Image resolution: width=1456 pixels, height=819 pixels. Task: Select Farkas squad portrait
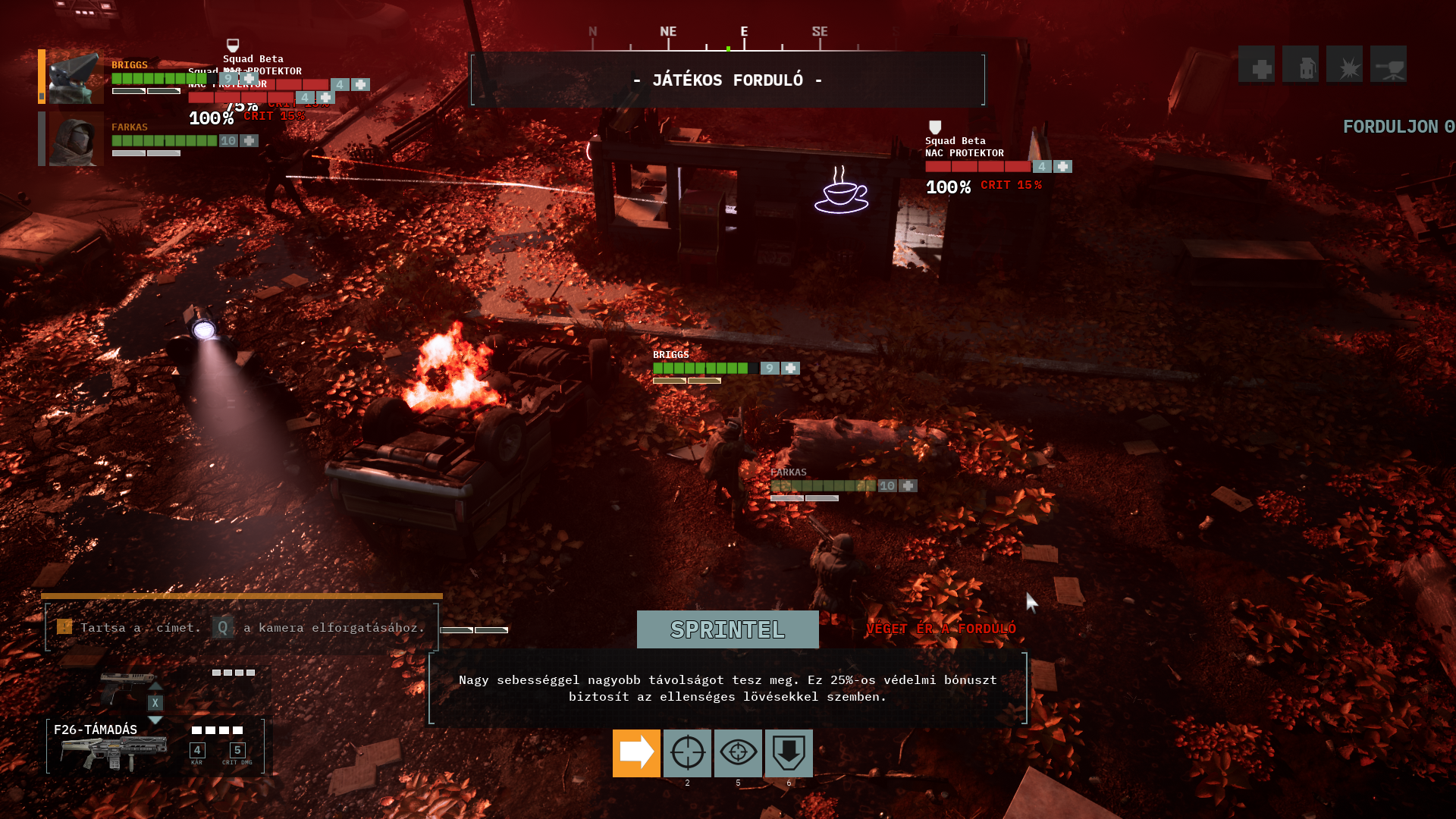(x=76, y=140)
